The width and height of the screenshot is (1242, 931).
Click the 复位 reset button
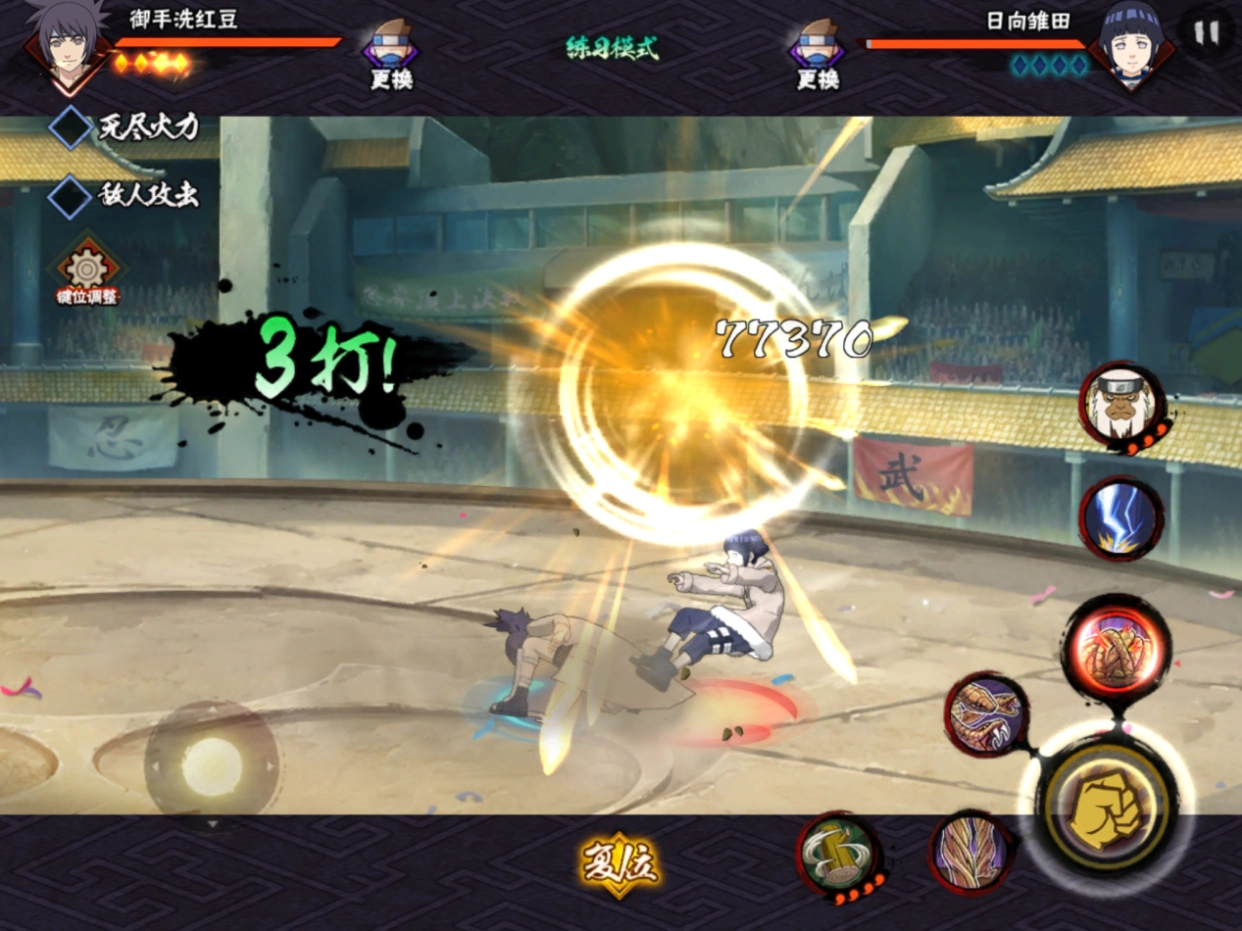click(620, 866)
